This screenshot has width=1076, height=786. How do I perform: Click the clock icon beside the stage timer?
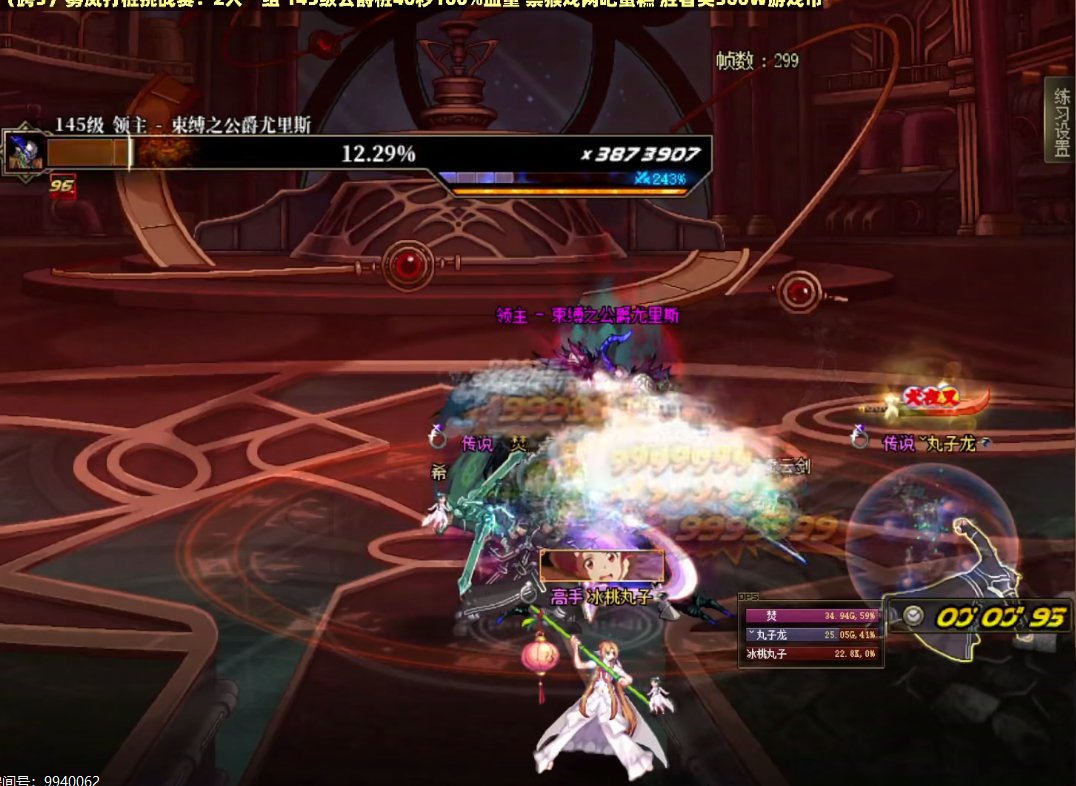pos(913,616)
